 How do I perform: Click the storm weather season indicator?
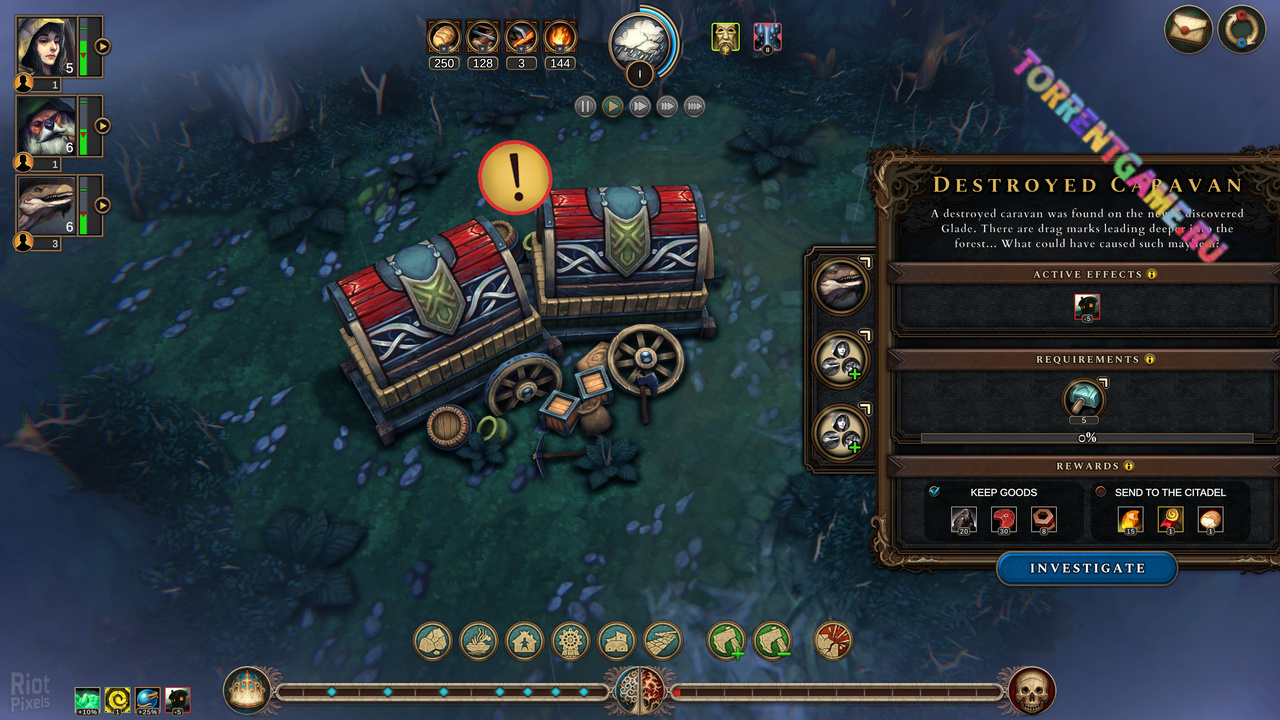click(640, 42)
